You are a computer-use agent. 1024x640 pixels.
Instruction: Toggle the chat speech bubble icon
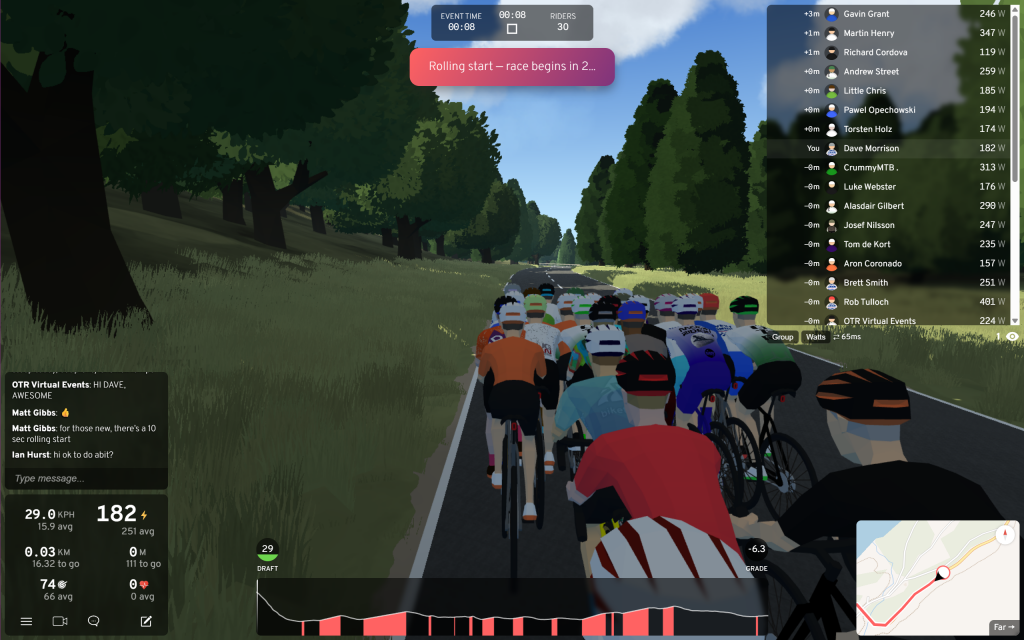[94, 621]
